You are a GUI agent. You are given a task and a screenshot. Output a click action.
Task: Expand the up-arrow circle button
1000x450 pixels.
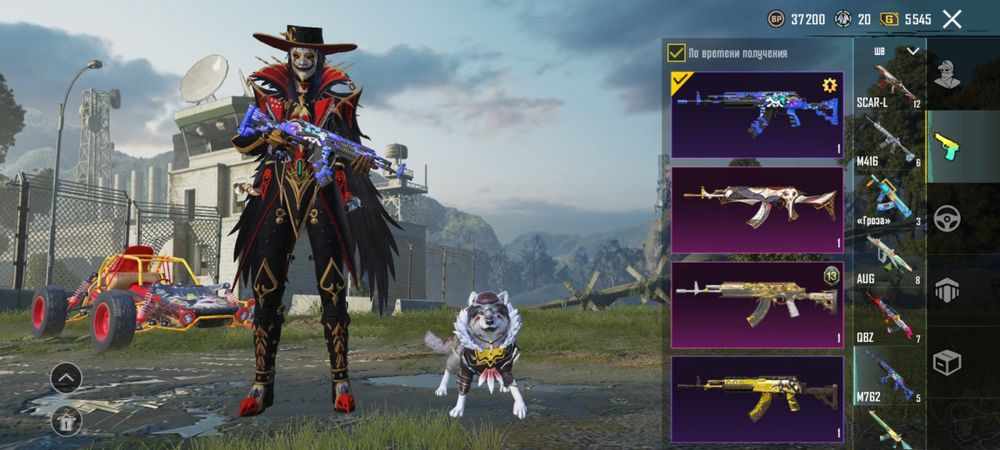point(66,378)
